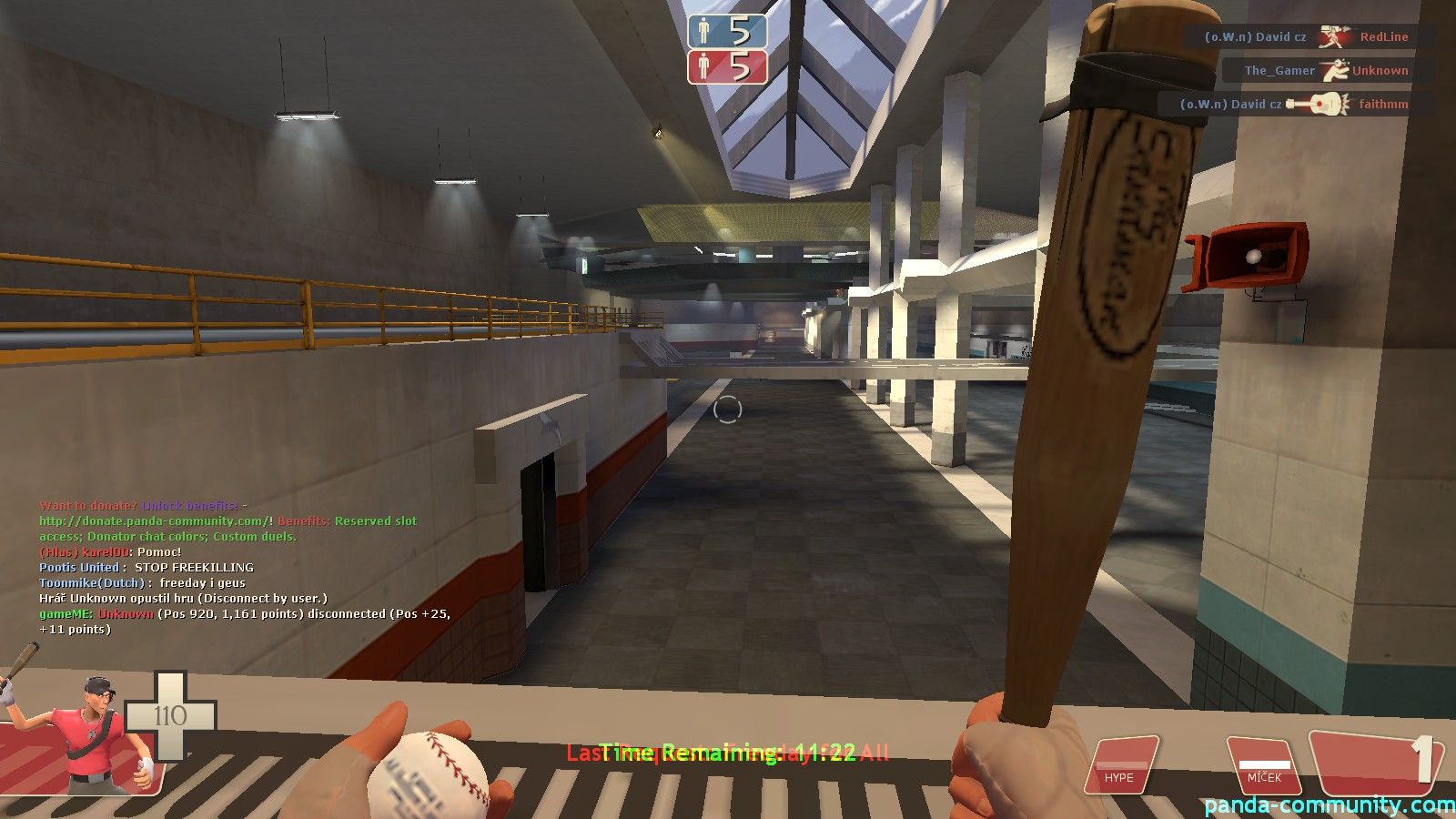Click the Time Remaining 11:22 timer text
Screen dimensions: 1456x819
click(728, 753)
